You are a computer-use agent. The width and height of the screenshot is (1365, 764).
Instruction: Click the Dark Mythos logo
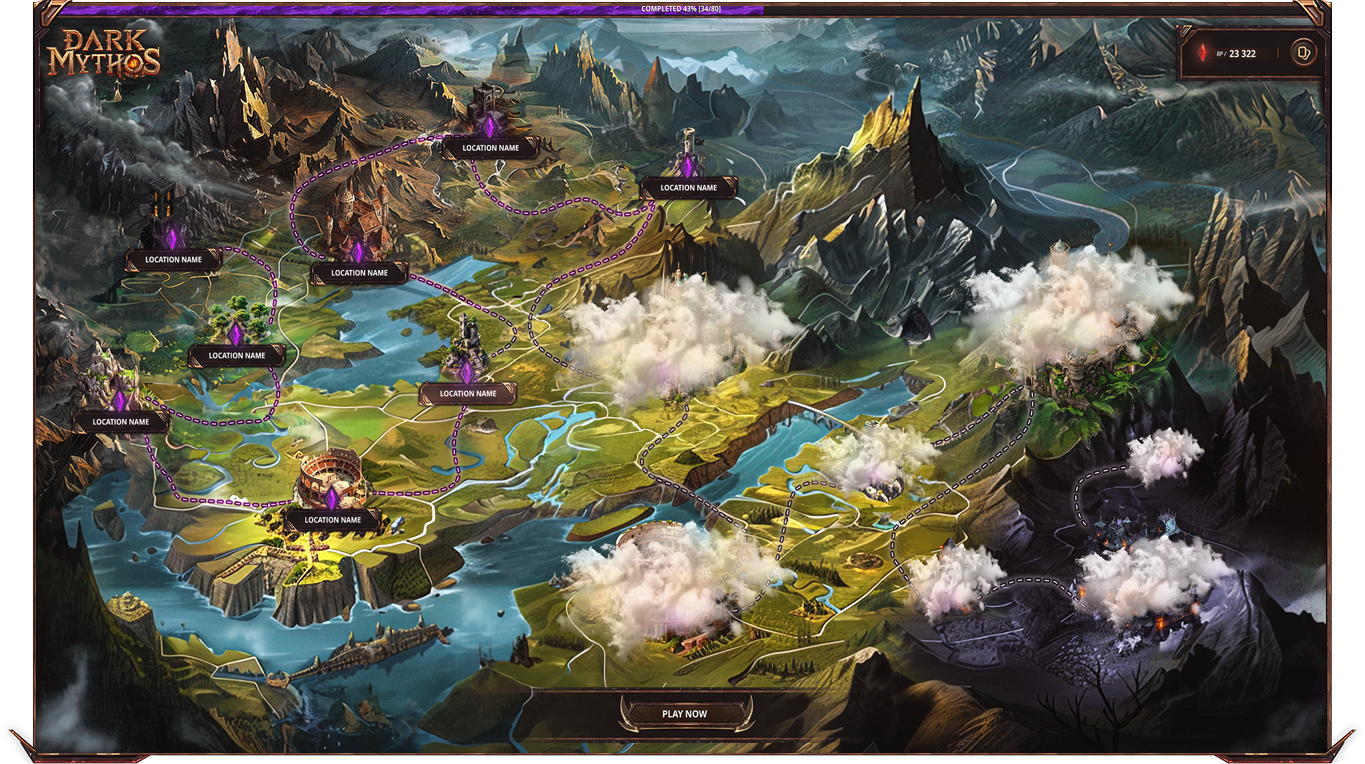tap(104, 53)
